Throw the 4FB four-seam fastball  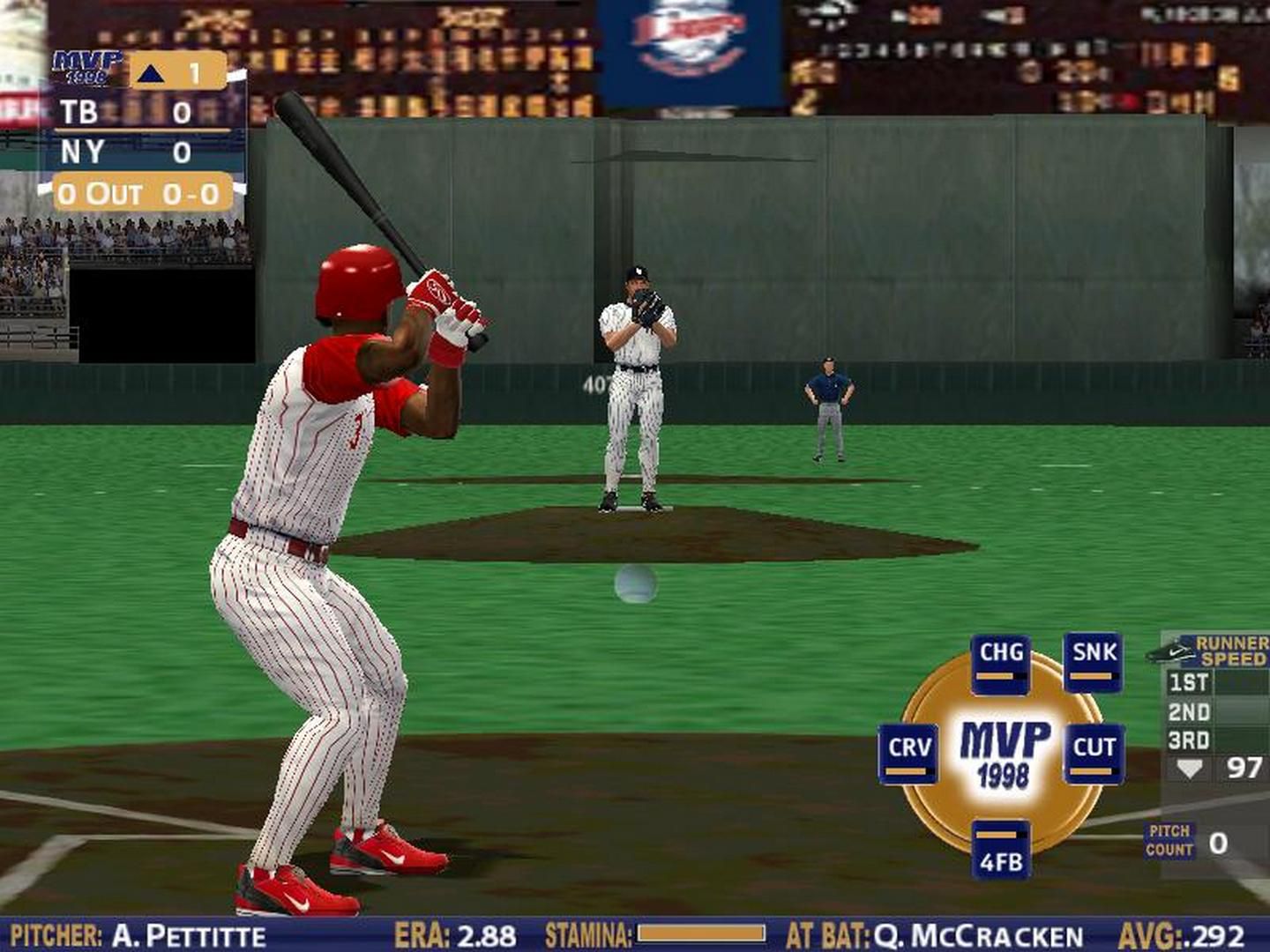coord(1001,851)
